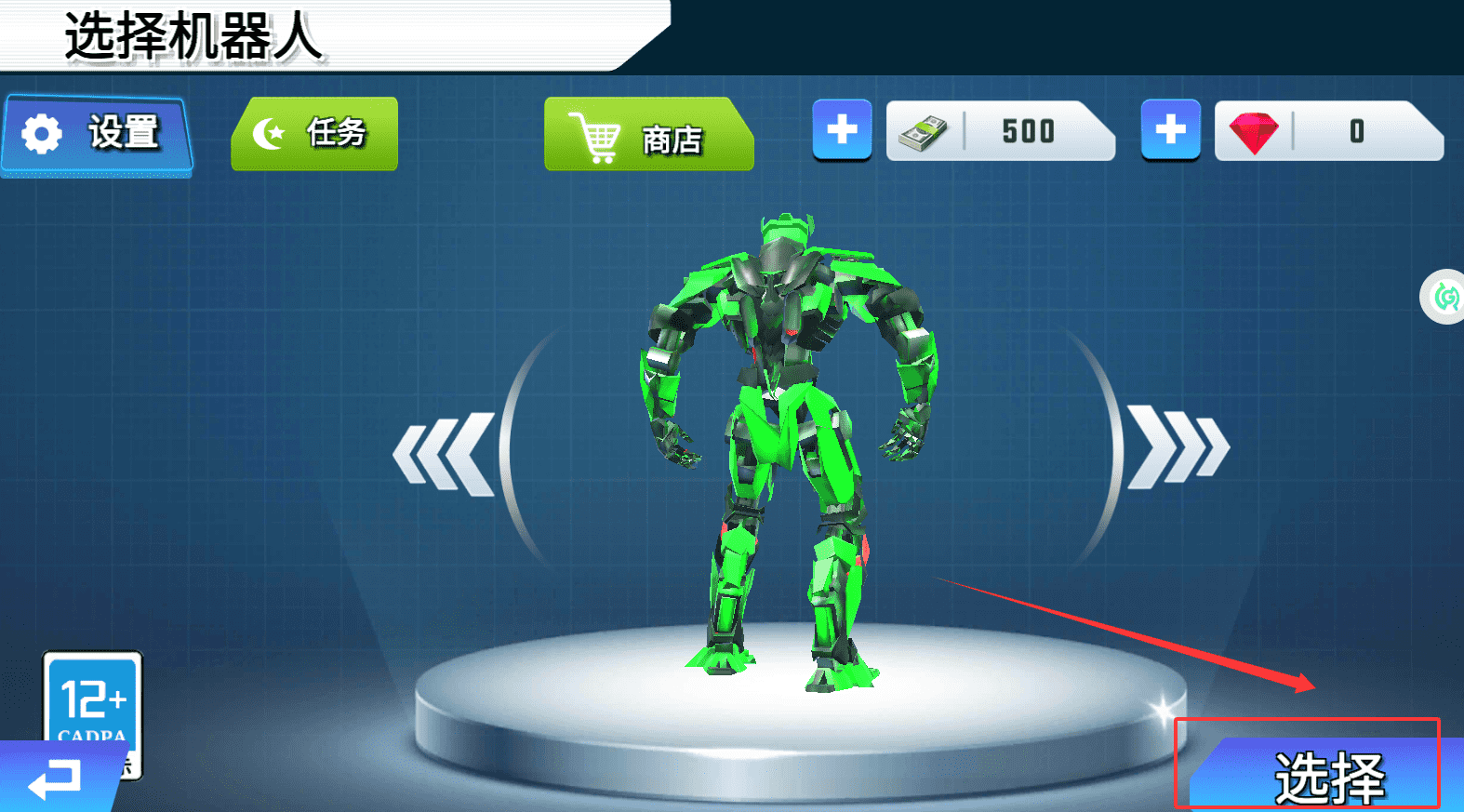Go back using the return arrow
Screen dimensions: 1464x812
click(x=56, y=779)
